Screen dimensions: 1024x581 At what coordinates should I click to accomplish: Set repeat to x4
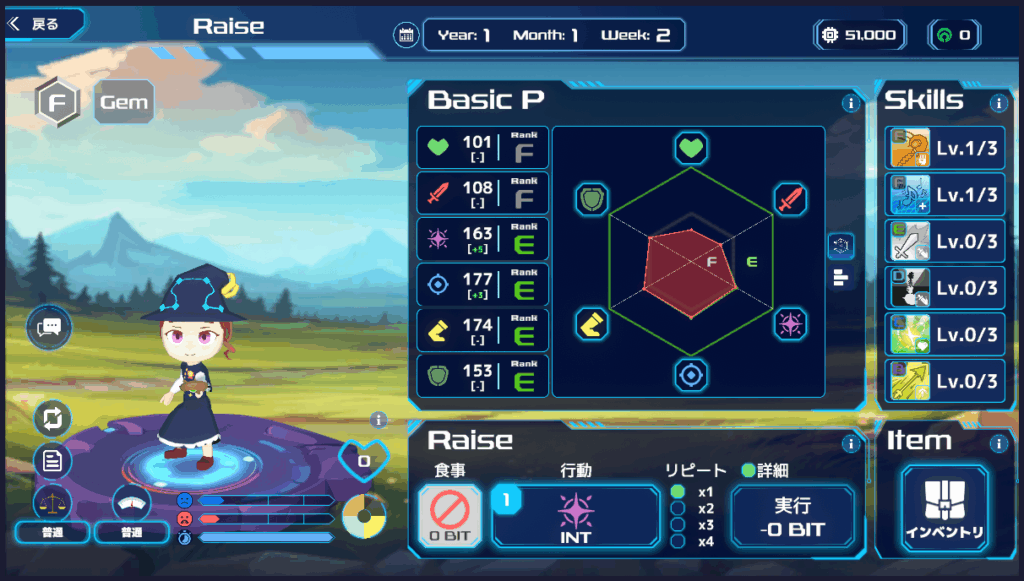[678, 541]
